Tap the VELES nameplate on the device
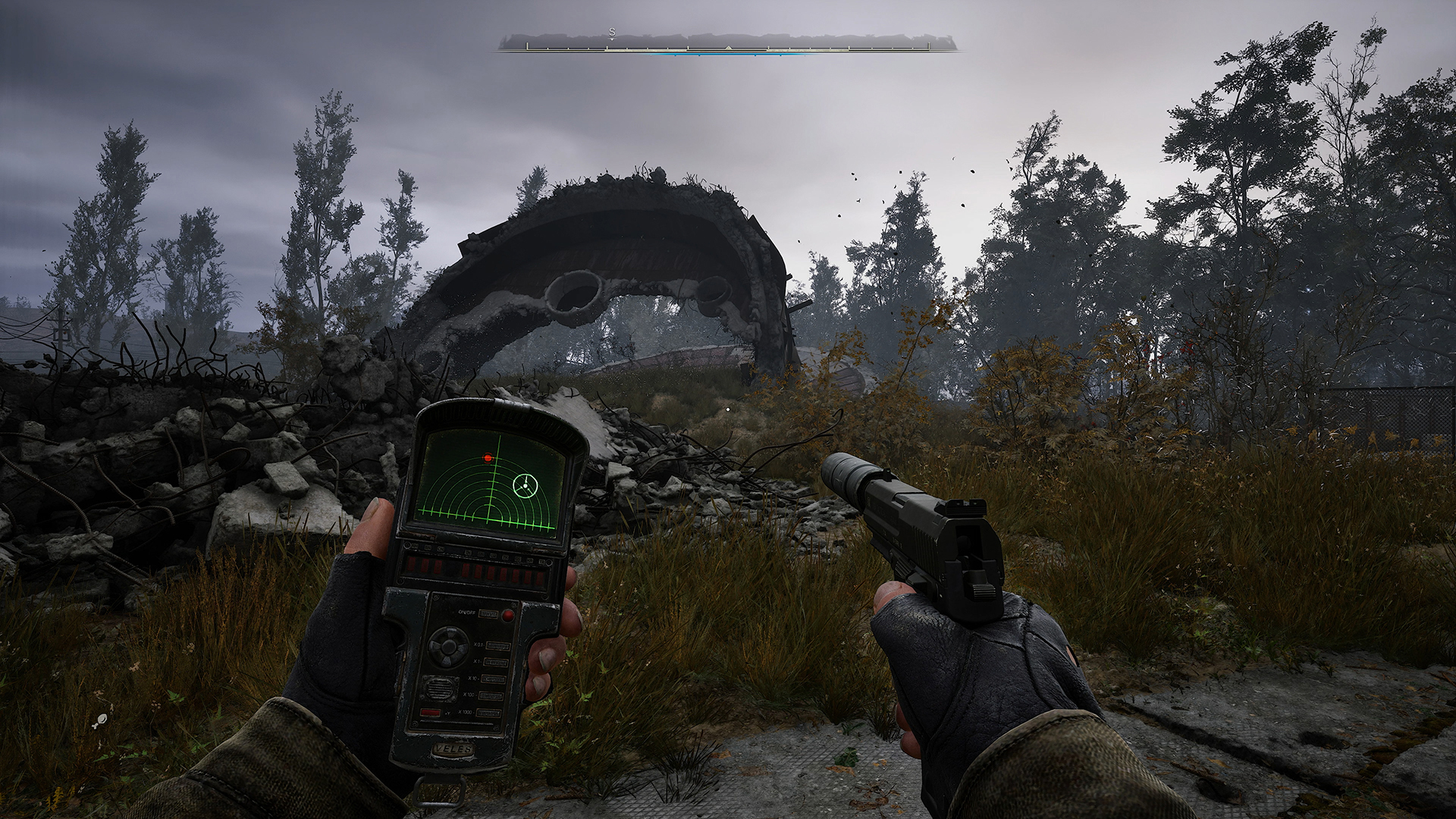Image resolution: width=1456 pixels, height=819 pixels. [453, 748]
